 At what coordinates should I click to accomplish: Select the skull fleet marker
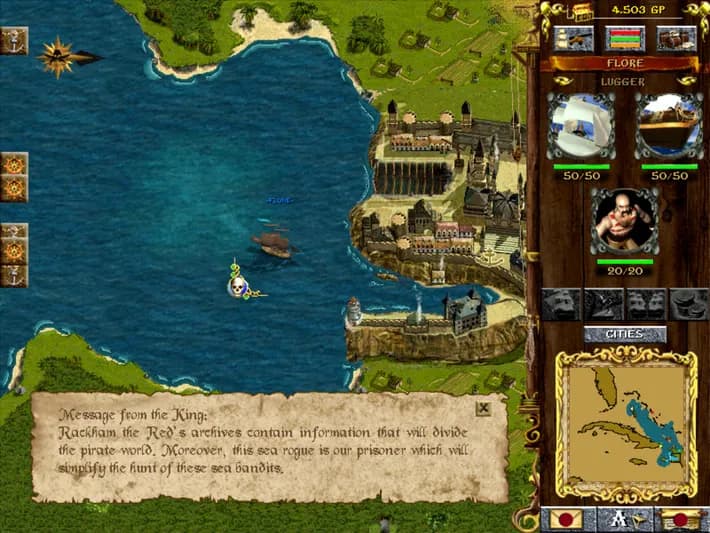tap(238, 286)
